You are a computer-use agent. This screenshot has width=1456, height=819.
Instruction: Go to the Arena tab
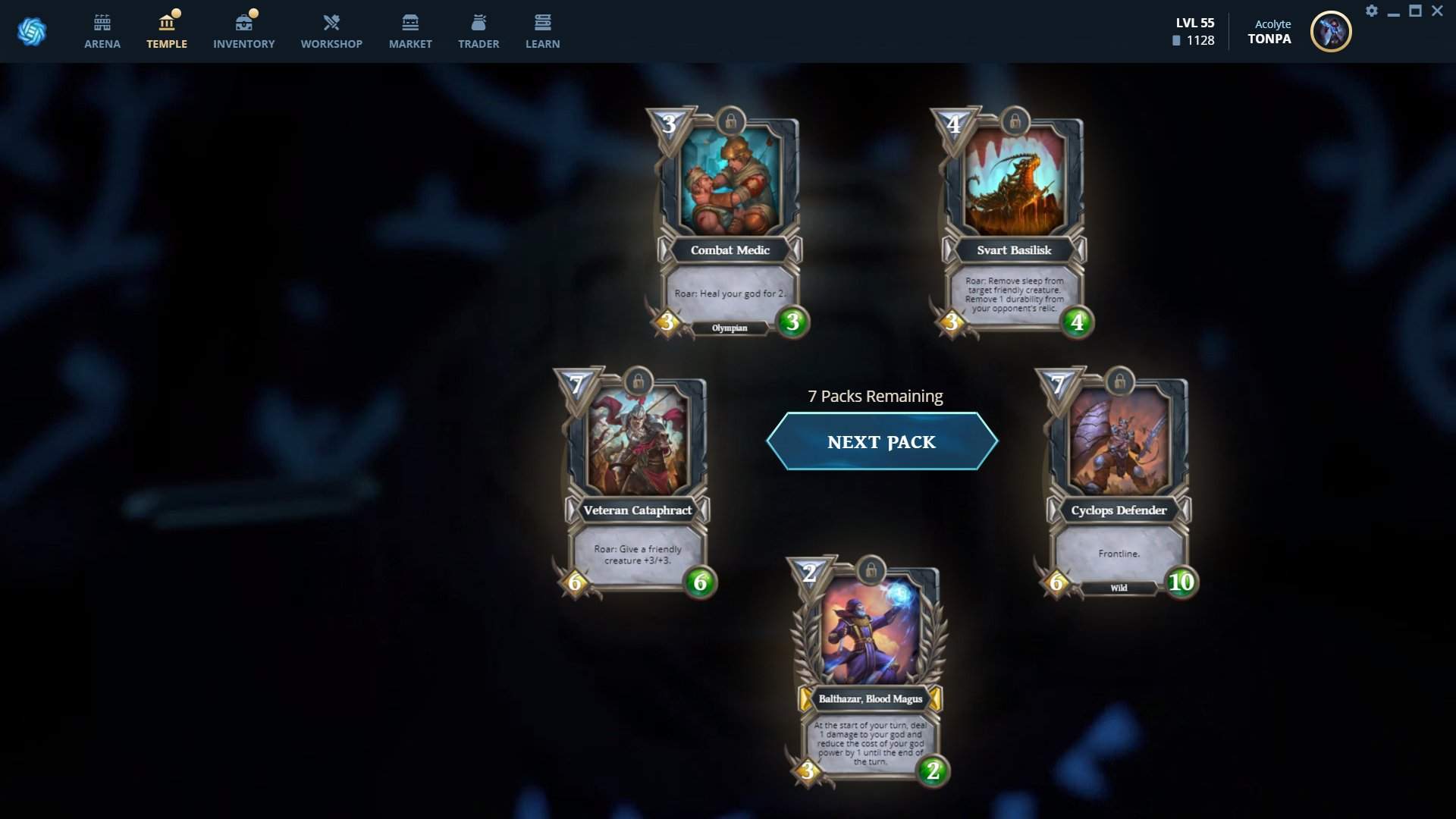102,32
